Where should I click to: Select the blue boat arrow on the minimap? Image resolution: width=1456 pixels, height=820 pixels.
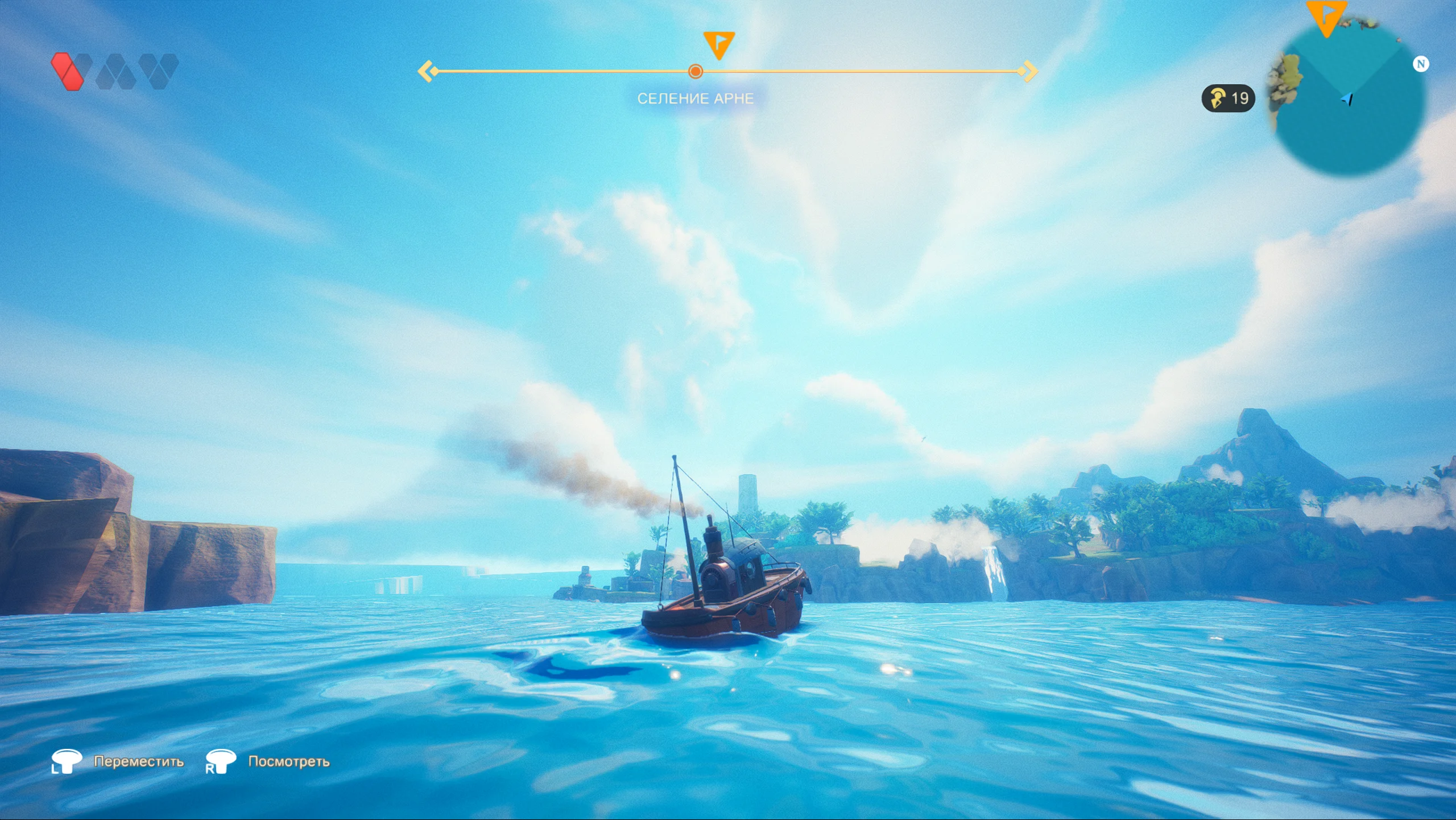coord(1347,100)
